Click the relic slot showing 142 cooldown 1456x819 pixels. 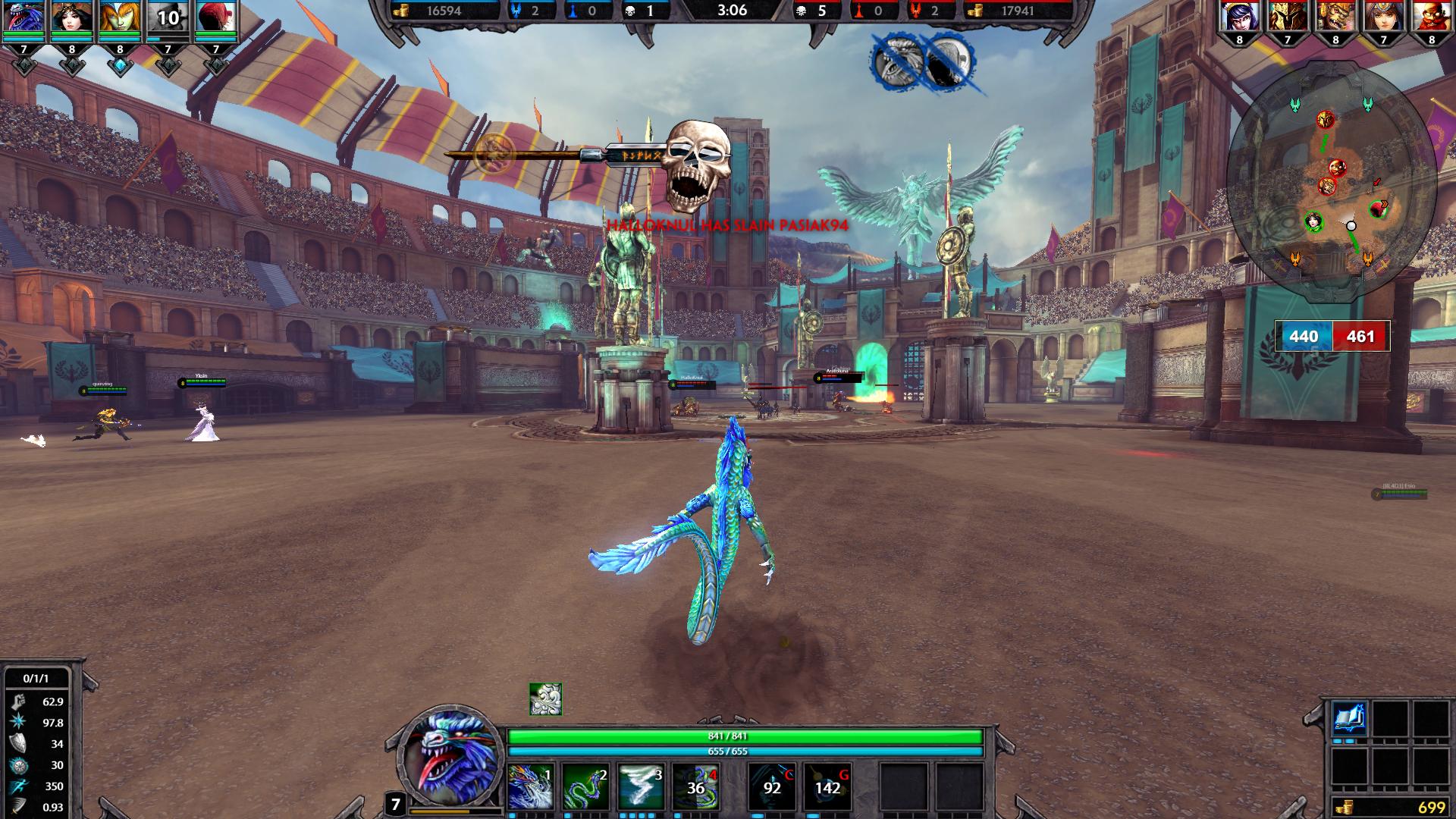pos(827,787)
